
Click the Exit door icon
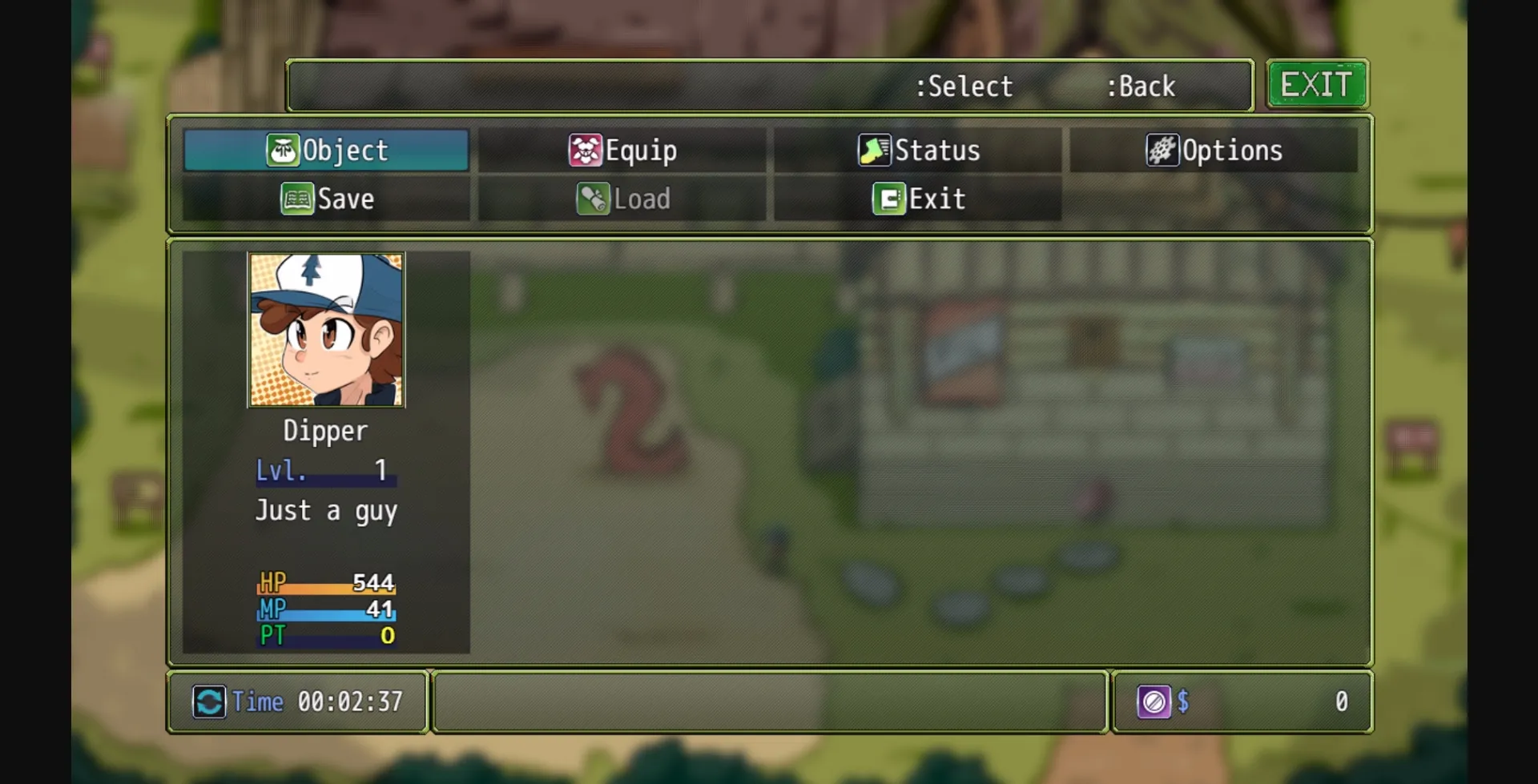[888, 199]
